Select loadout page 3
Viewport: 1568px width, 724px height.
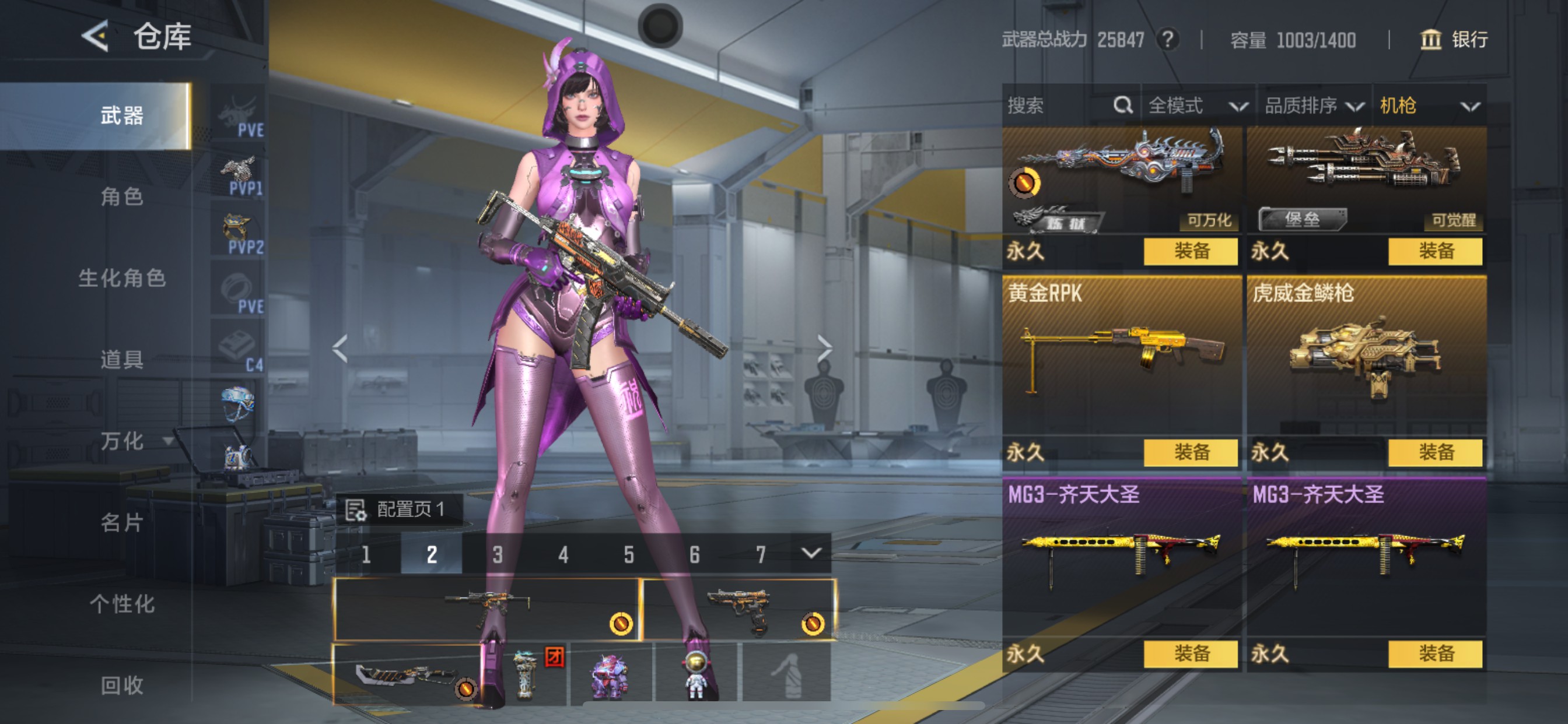coord(498,554)
